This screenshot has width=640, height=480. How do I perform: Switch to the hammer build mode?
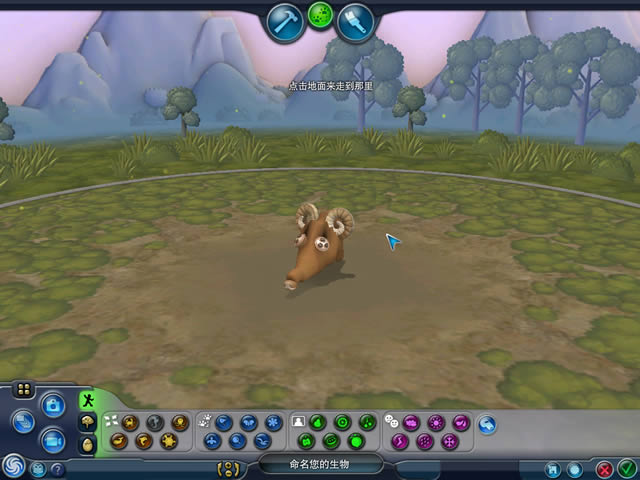[286, 21]
